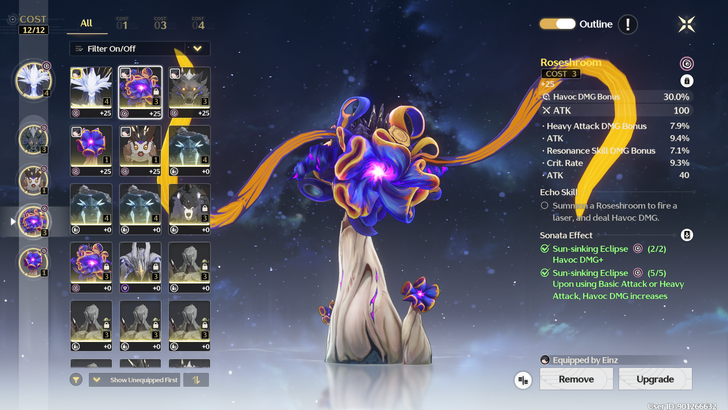
Task: Open the exclamation mark info button
Action: point(627,24)
